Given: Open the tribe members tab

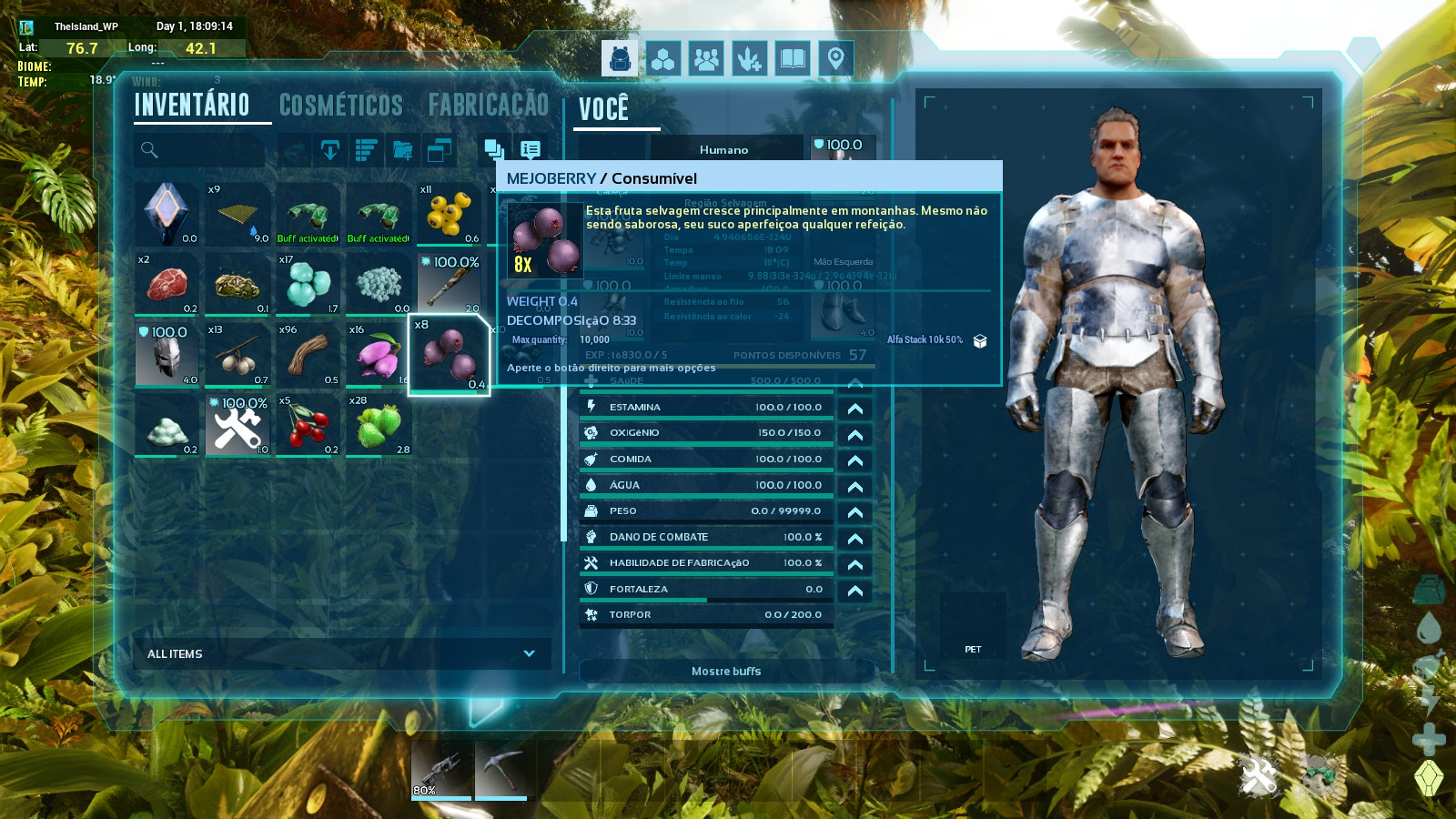Looking at the screenshot, I should click(x=706, y=59).
